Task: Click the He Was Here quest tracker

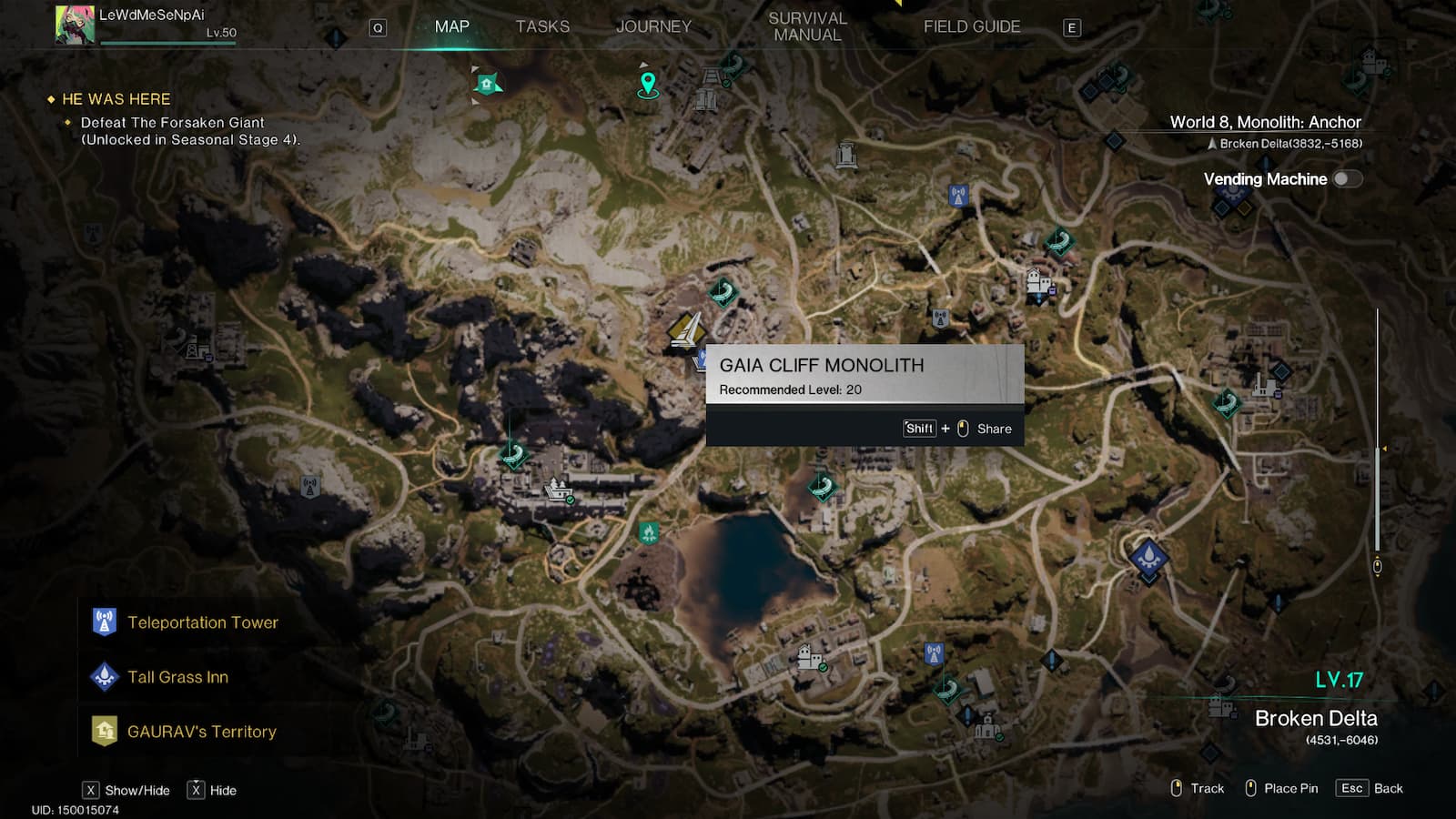Action: 116,99
